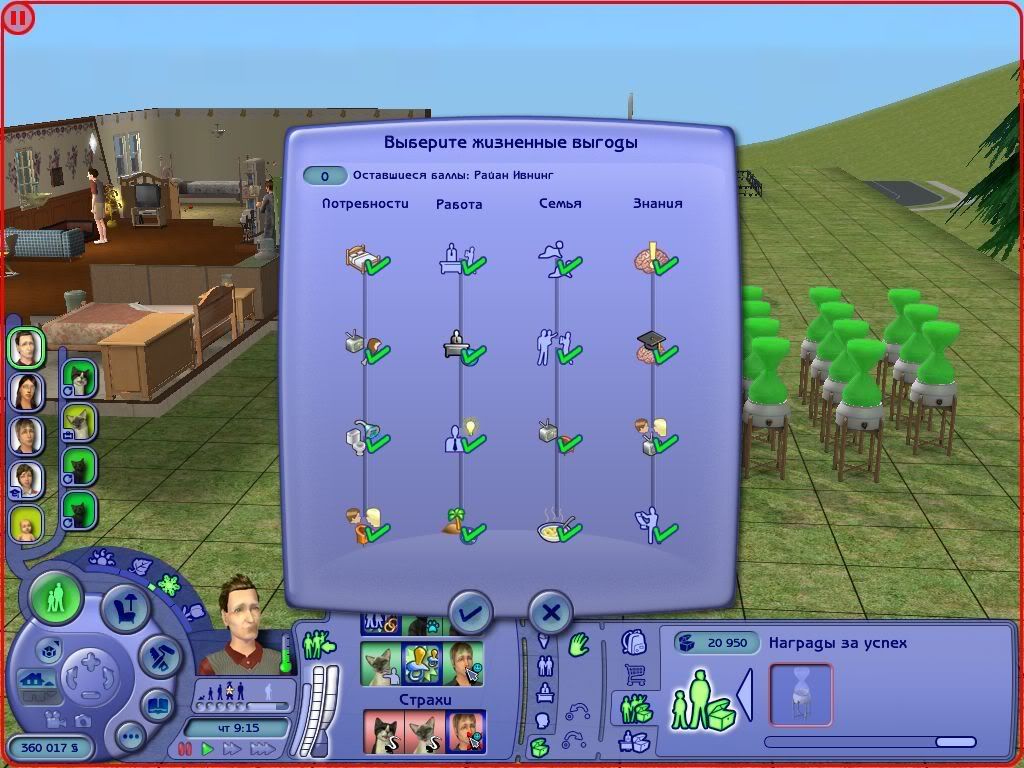Select the bed-icon benefit under Потребности
Image resolution: width=1024 pixels, height=768 pixels.
coord(364,260)
